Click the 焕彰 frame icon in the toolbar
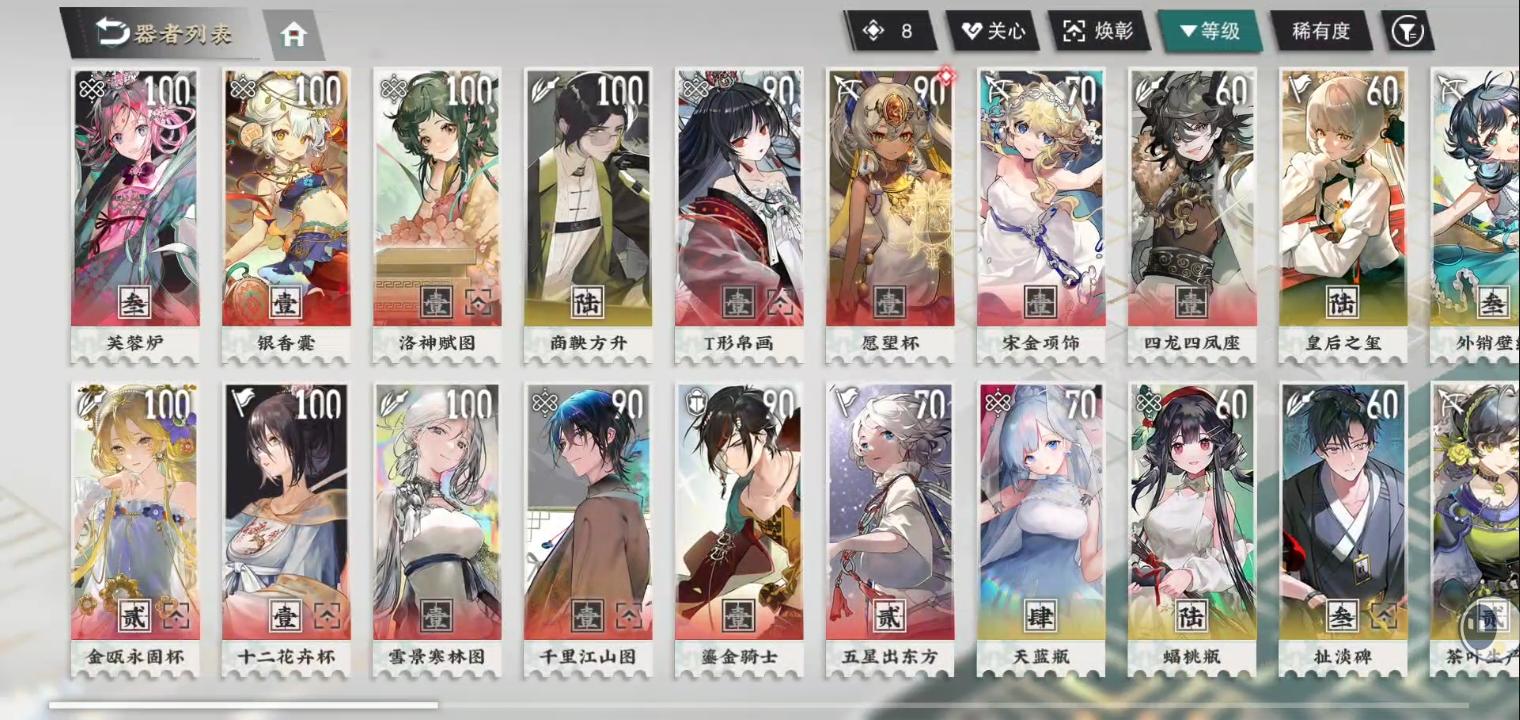 click(1074, 31)
